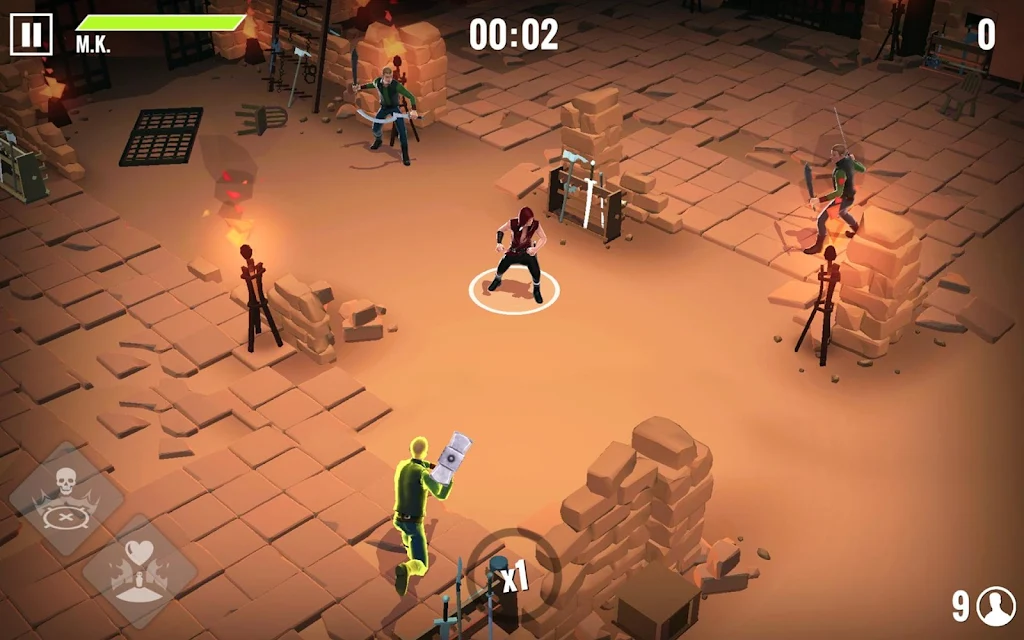This screenshot has height=640, width=1024.
Task: Use the heart healing ability
Action: 139,571
